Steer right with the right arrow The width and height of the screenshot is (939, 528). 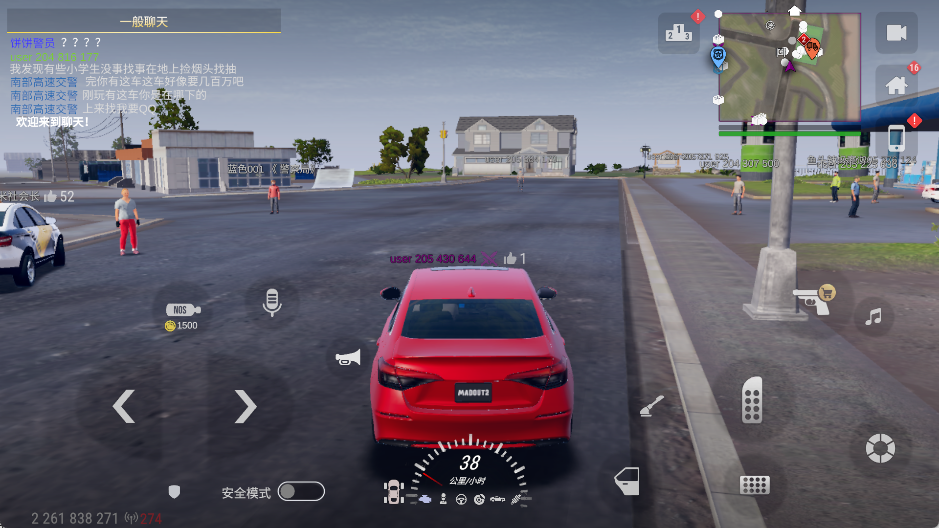click(x=245, y=406)
